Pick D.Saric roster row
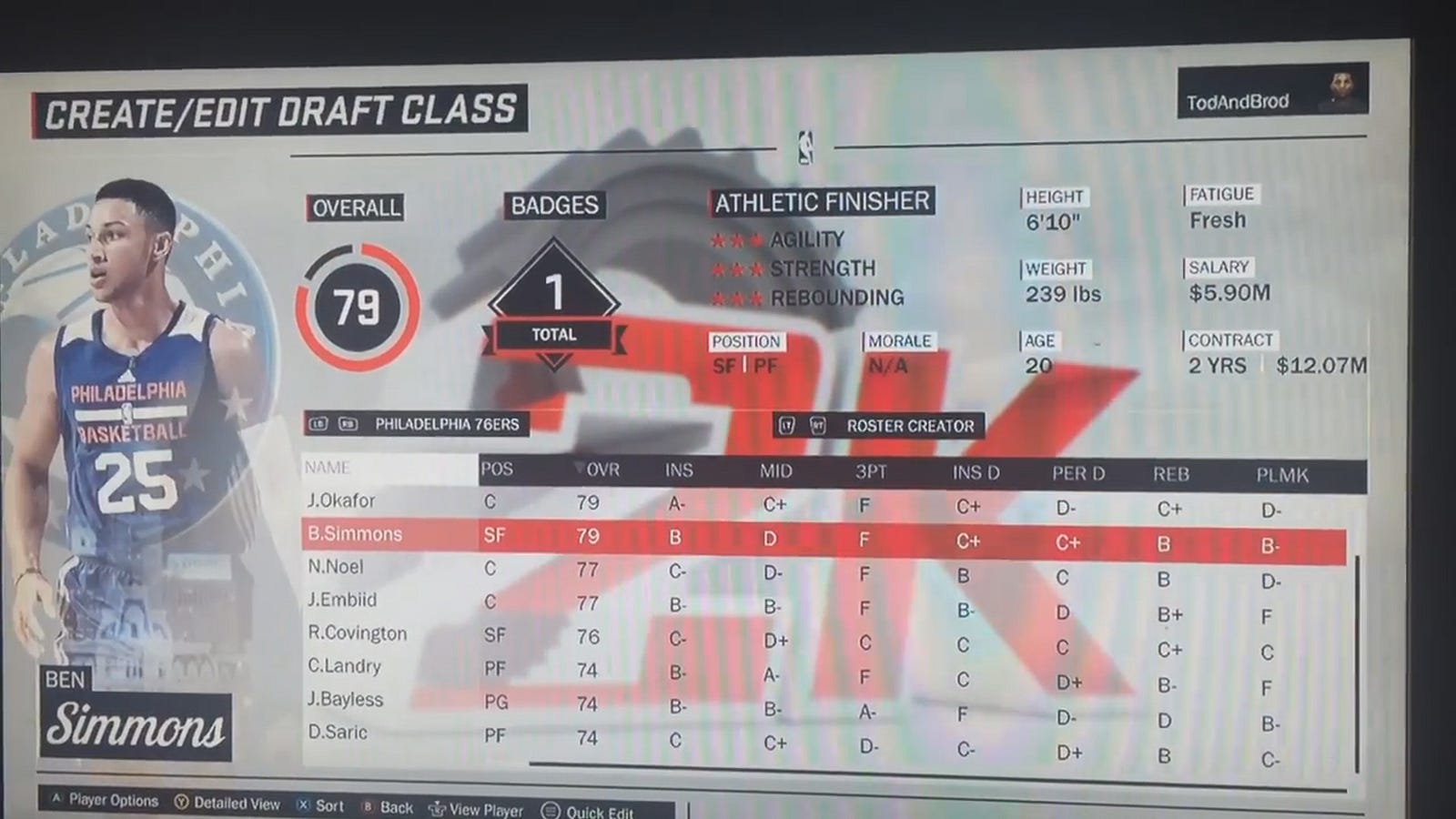This screenshot has height=819, width=1456. point(338,733)
